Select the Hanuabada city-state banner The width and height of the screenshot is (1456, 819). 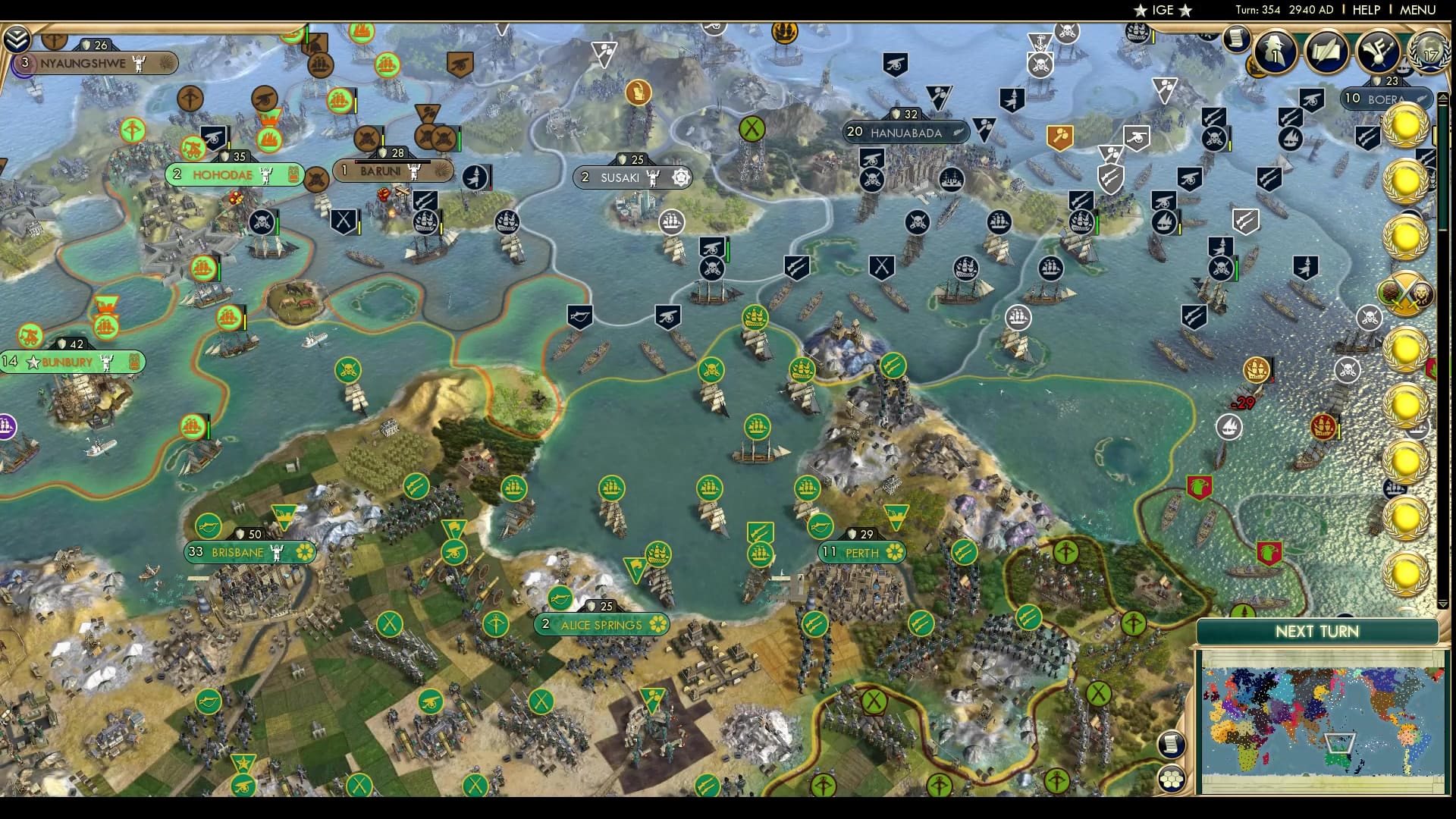[906, 131]
